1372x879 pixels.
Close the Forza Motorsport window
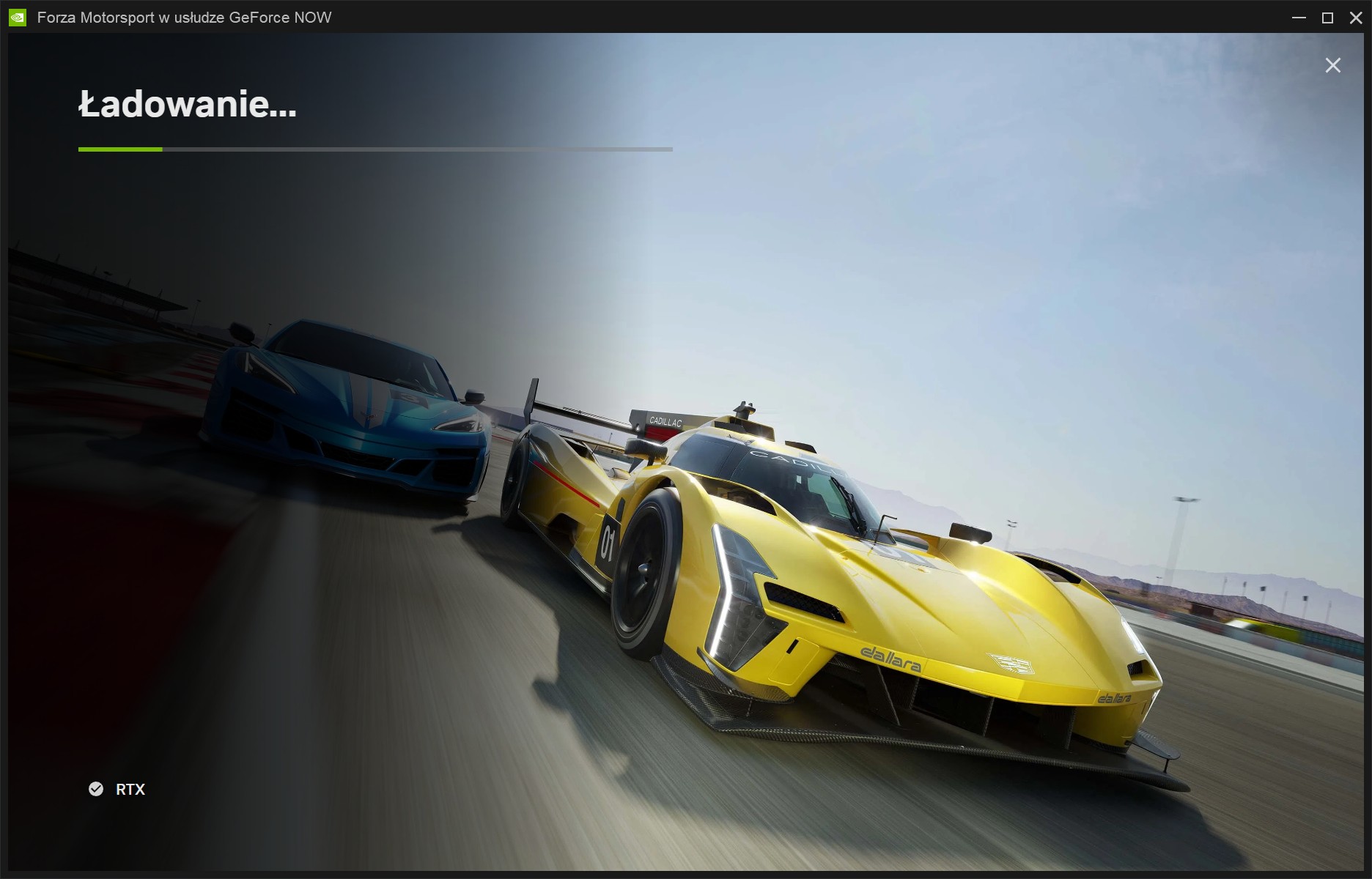coord(1357,17)
